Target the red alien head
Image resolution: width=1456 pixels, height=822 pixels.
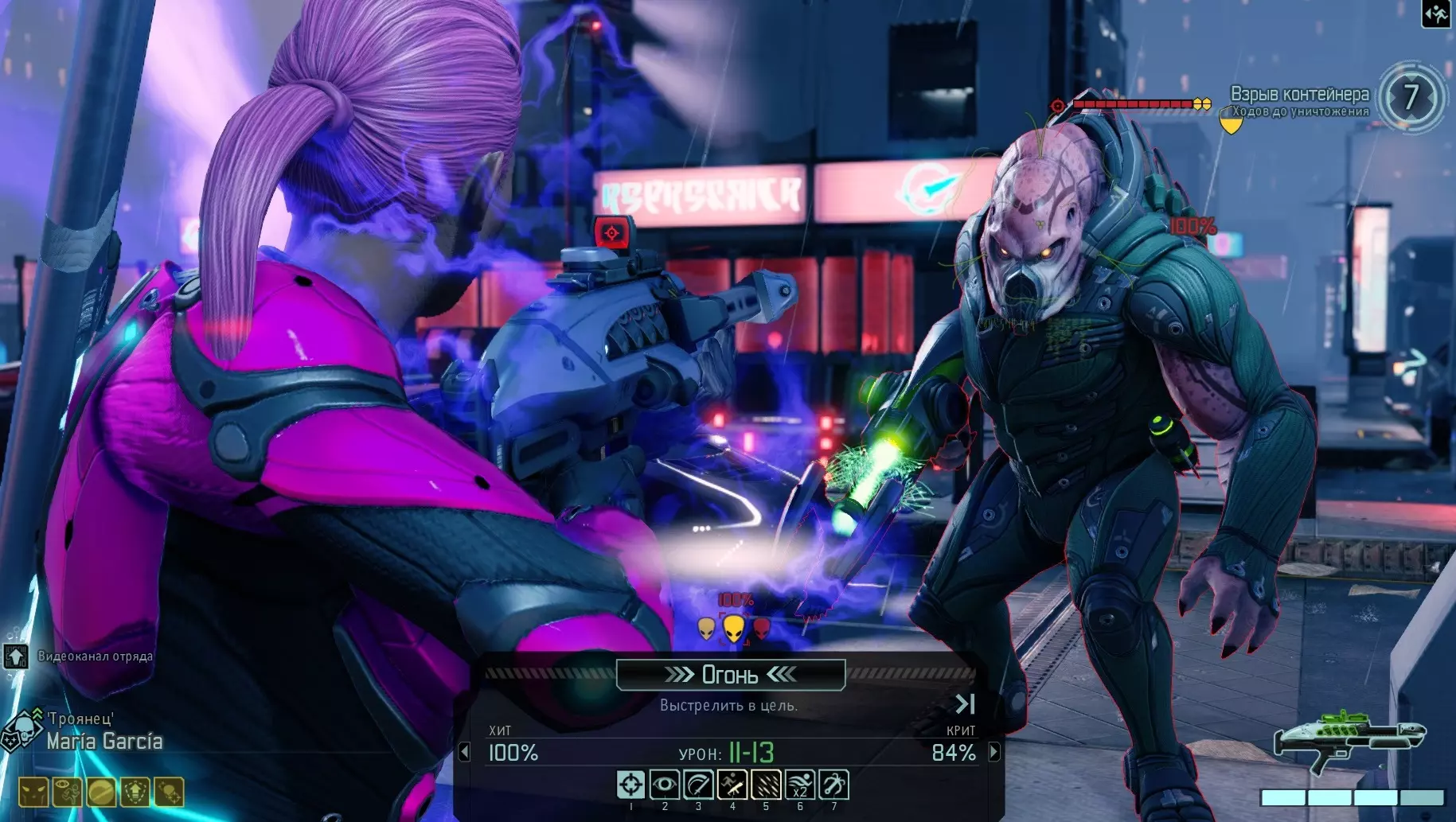coord(762,629)
